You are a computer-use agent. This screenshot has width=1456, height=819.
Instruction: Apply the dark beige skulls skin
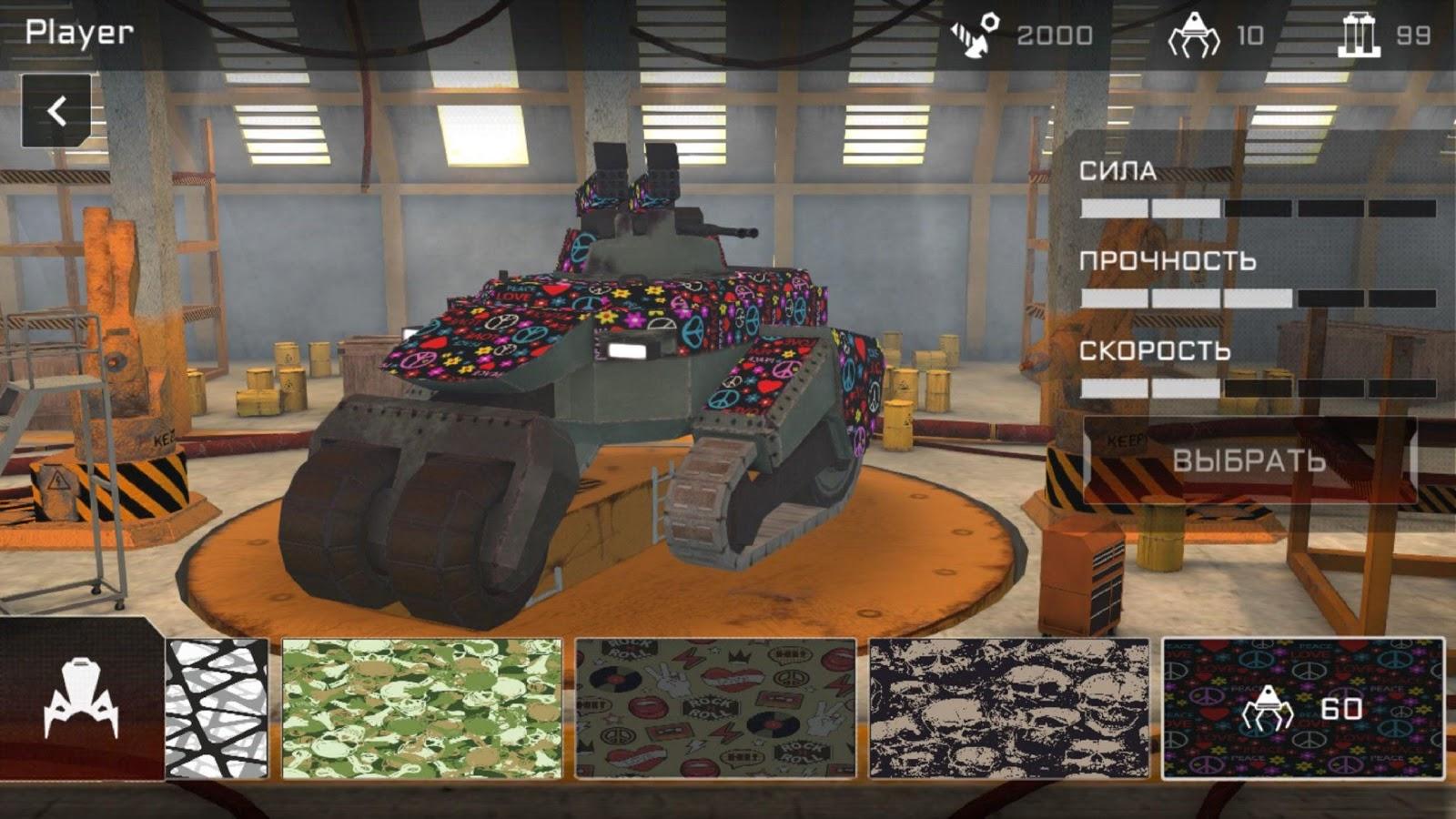click(x=1009, y=708)
